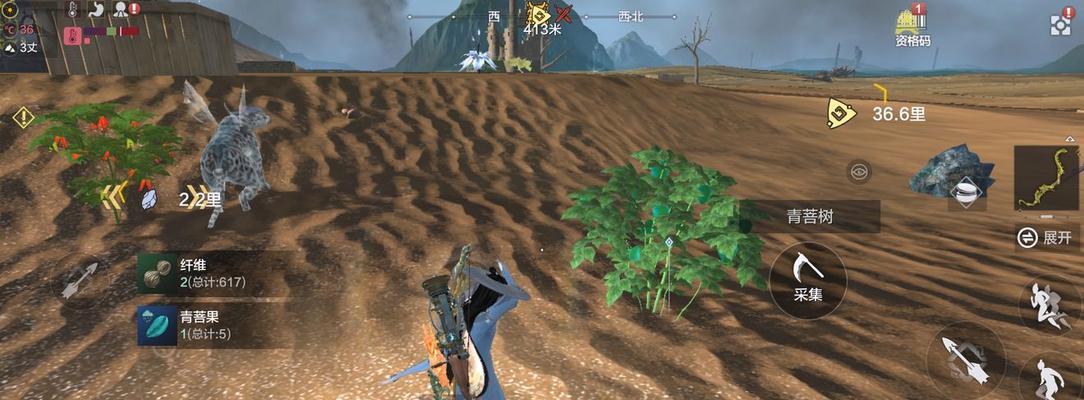
Task: Click the yellow diamond warning icon
Action: pyautogui.click(x=23, y=118)
